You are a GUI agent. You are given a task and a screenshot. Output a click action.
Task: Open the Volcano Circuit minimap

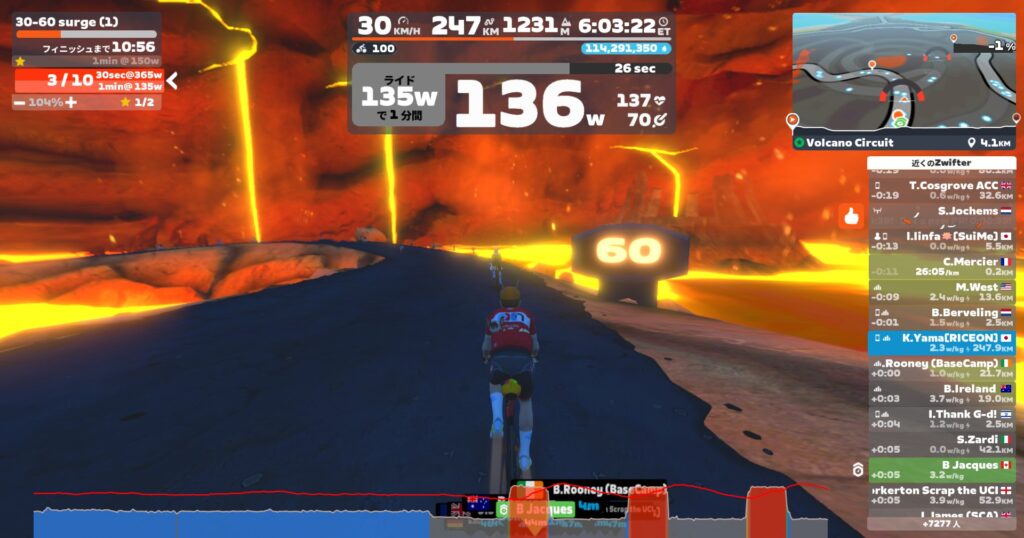click(x=902, y=73)
